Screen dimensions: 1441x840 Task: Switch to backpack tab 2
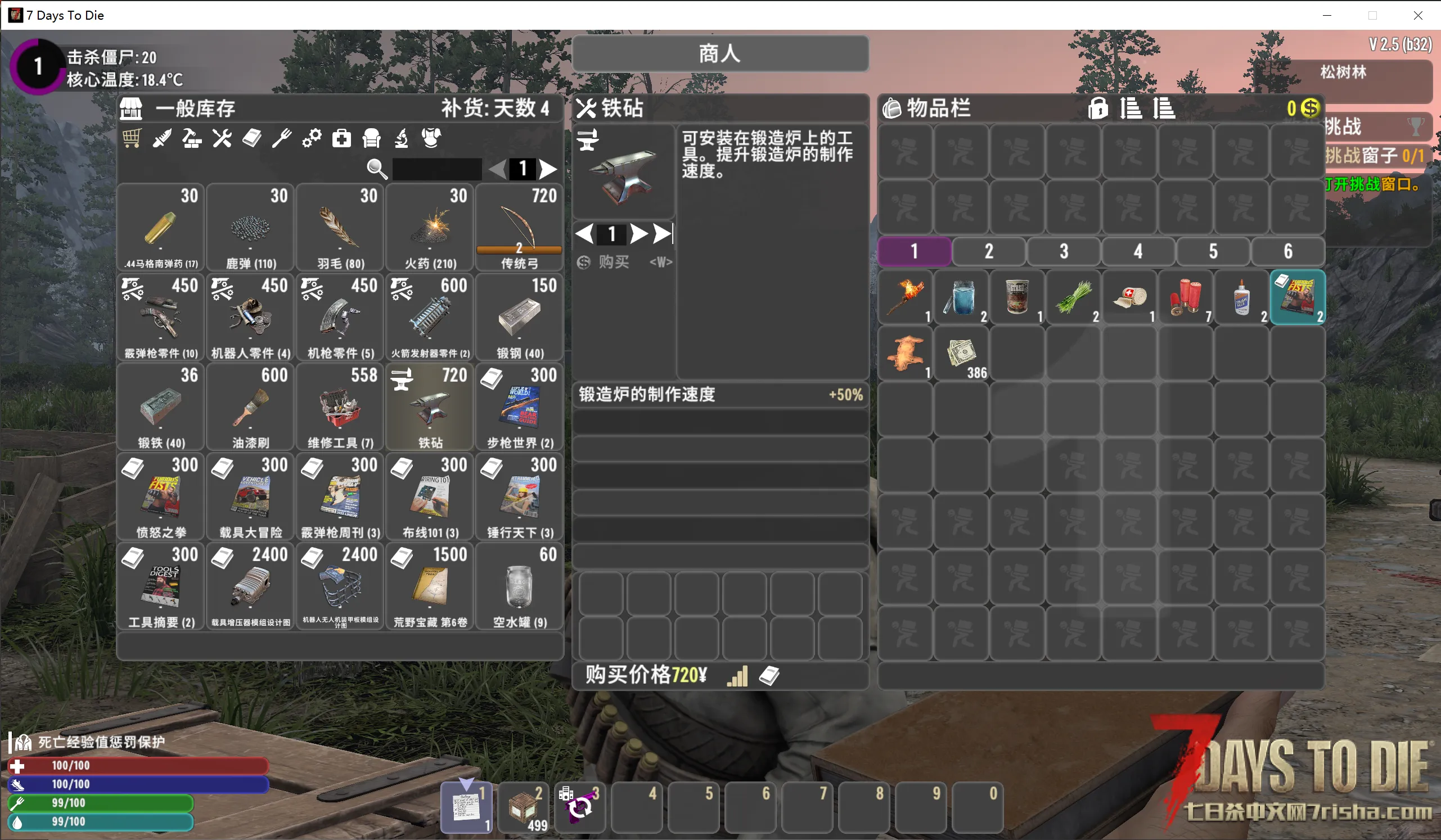point(989,251)
